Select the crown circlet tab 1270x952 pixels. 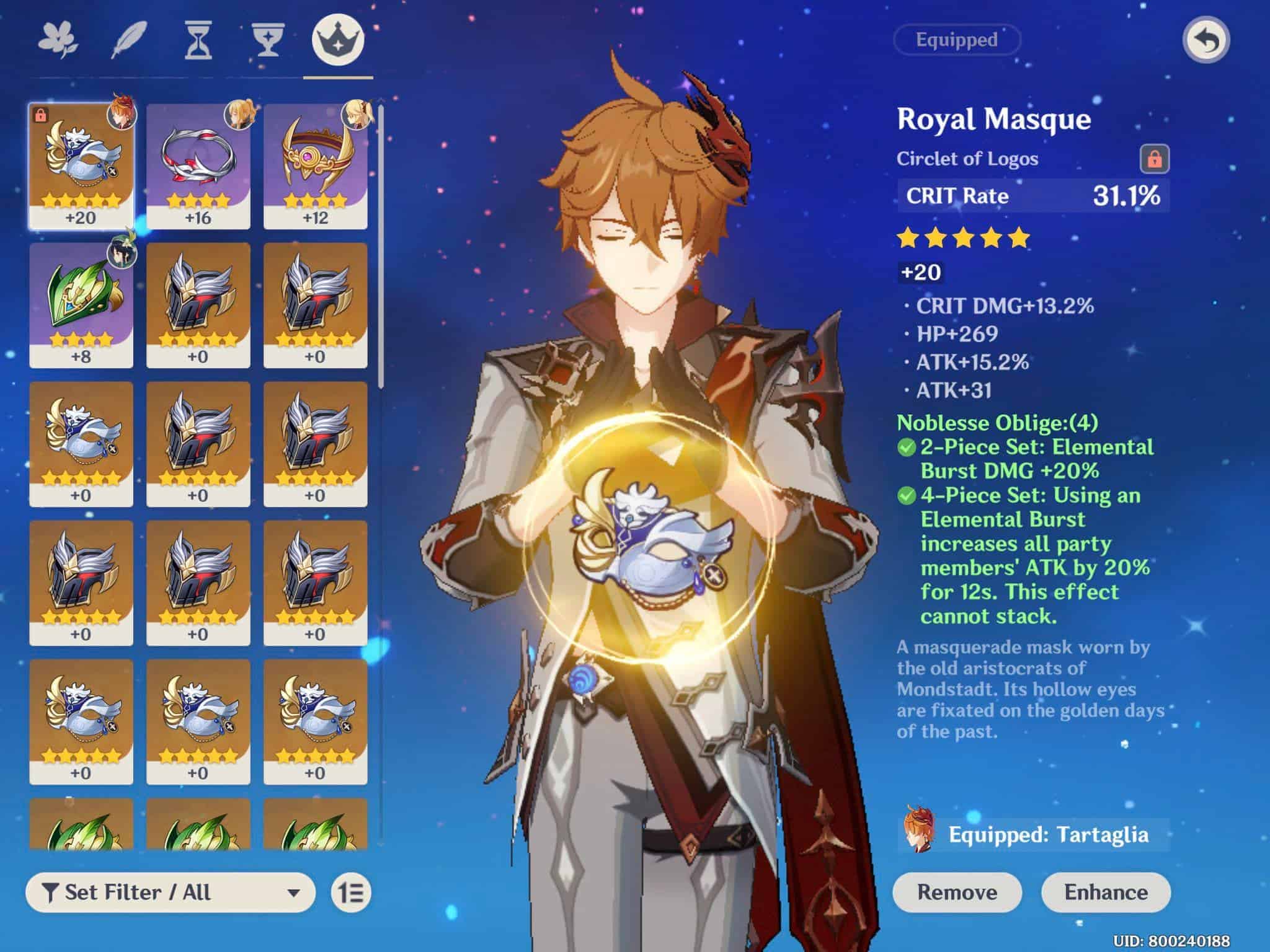click(338, 40)
